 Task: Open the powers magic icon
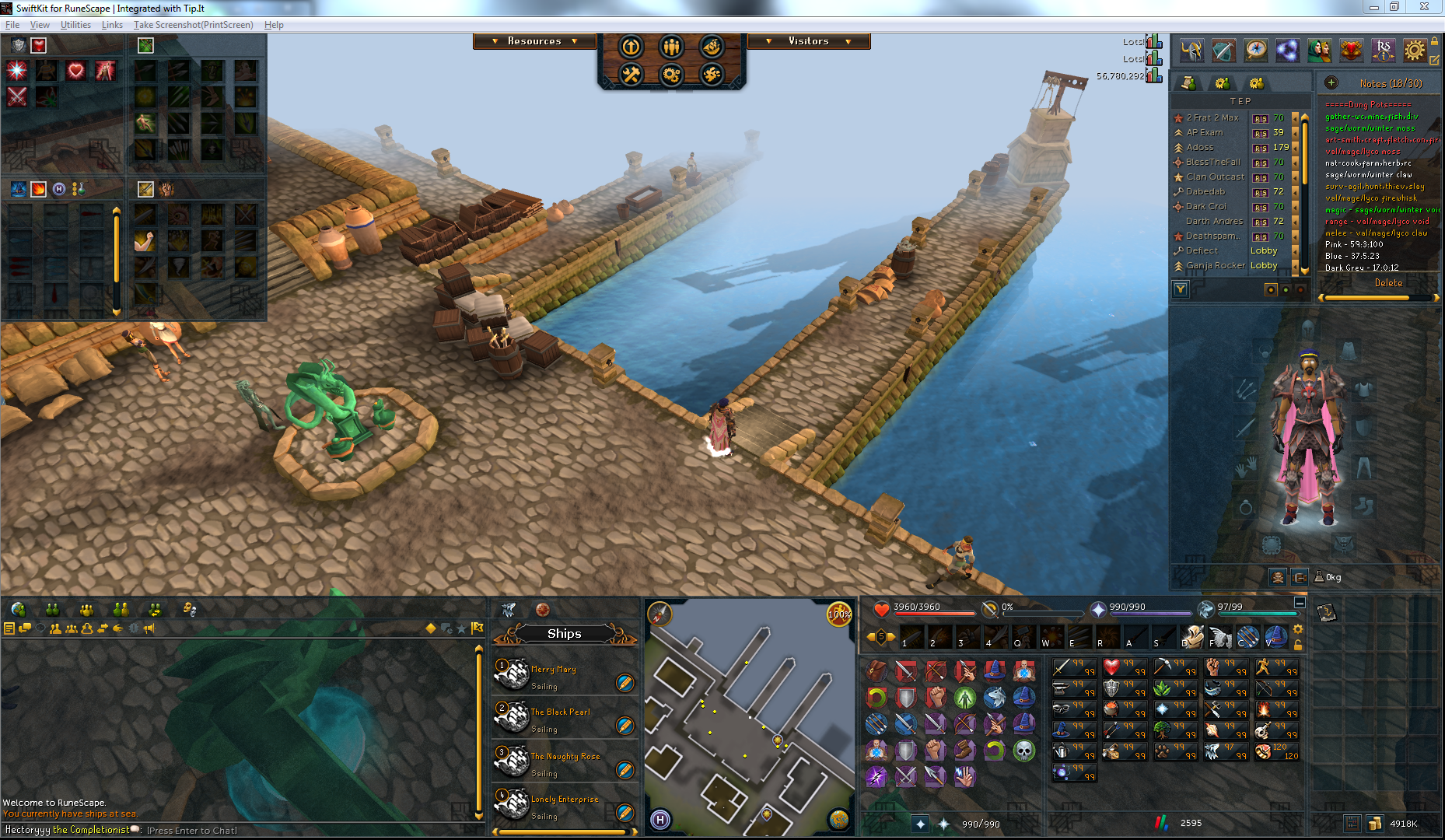pyautogui.click(x=1286, y=51)
